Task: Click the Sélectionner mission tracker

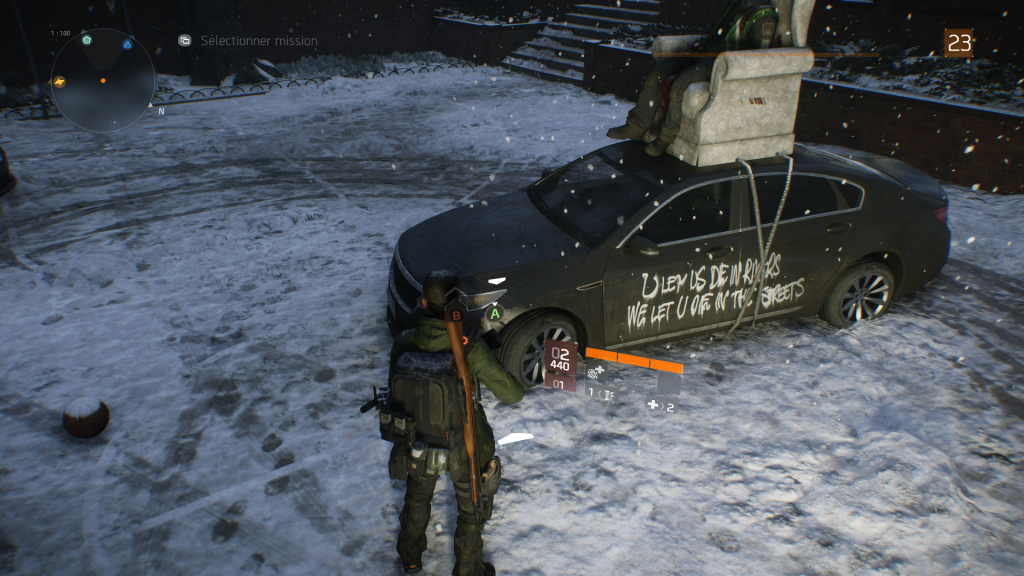Action: point(258,41)
